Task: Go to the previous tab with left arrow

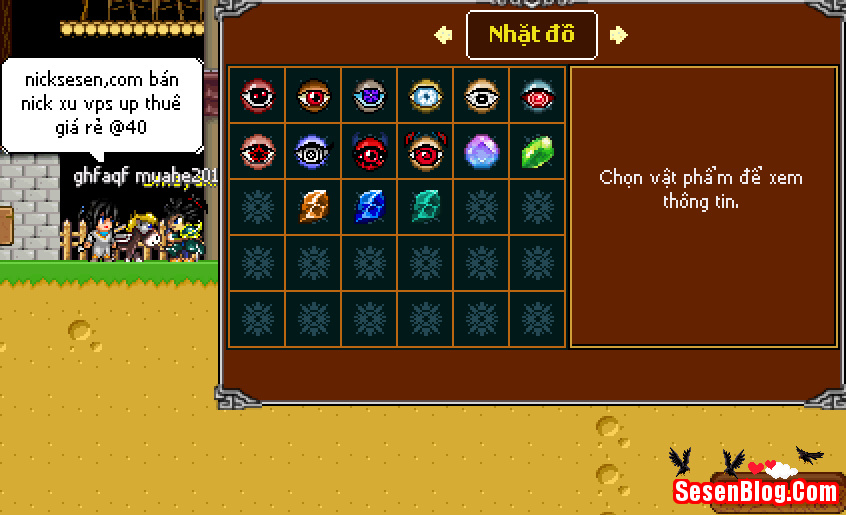Action: click(x=443, y=35)
